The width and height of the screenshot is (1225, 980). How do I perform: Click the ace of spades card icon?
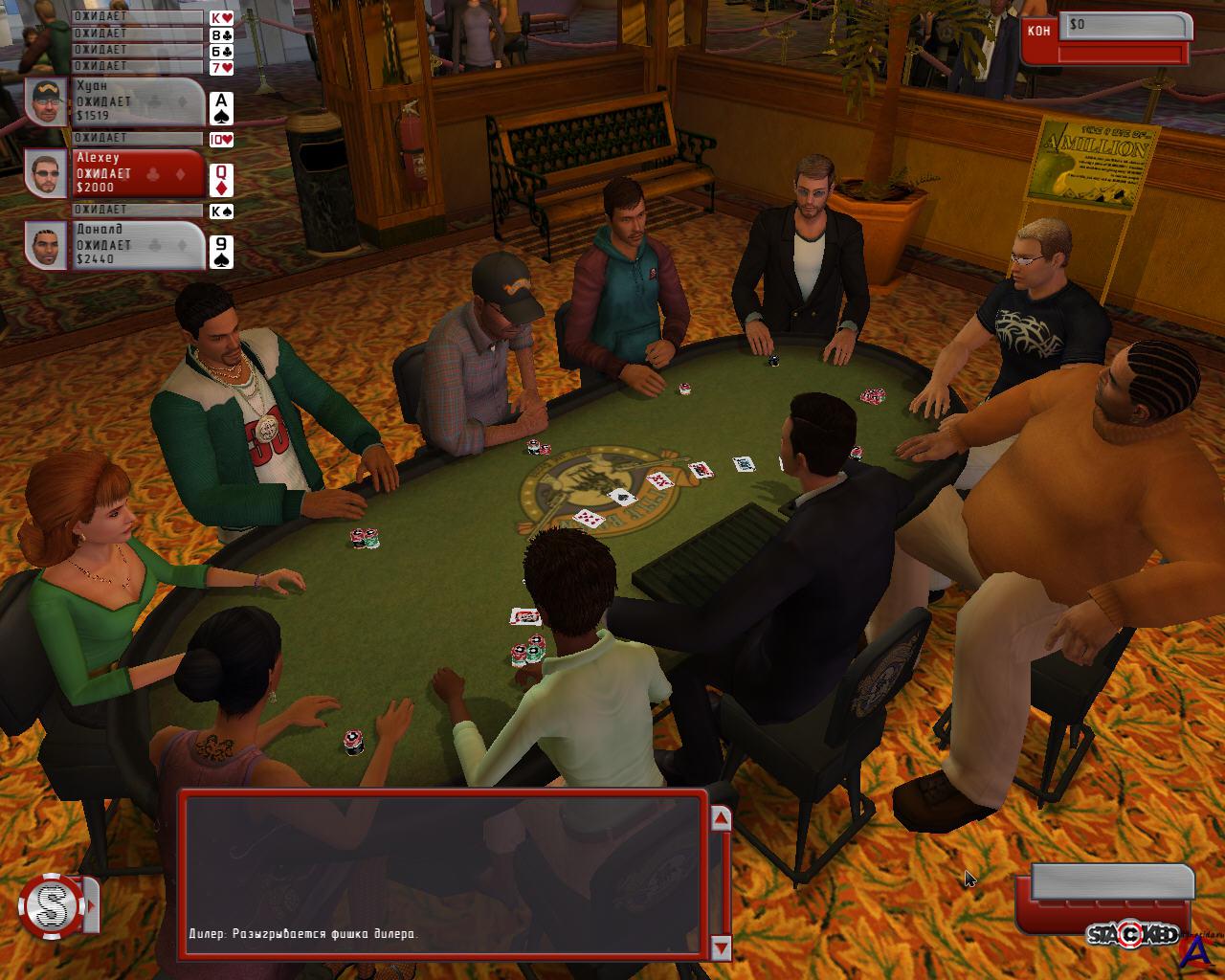pyautogui.click(x=221, y=108)
